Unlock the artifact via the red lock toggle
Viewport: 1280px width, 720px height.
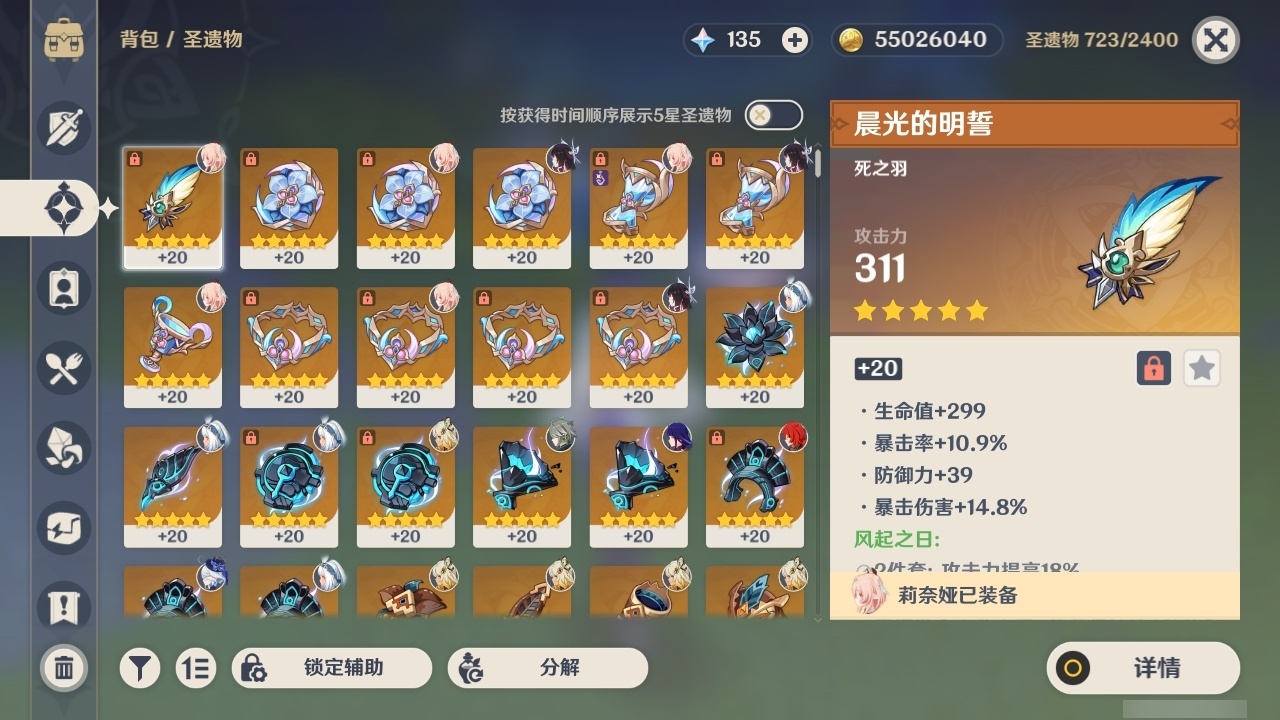(x=1152, y=368)
